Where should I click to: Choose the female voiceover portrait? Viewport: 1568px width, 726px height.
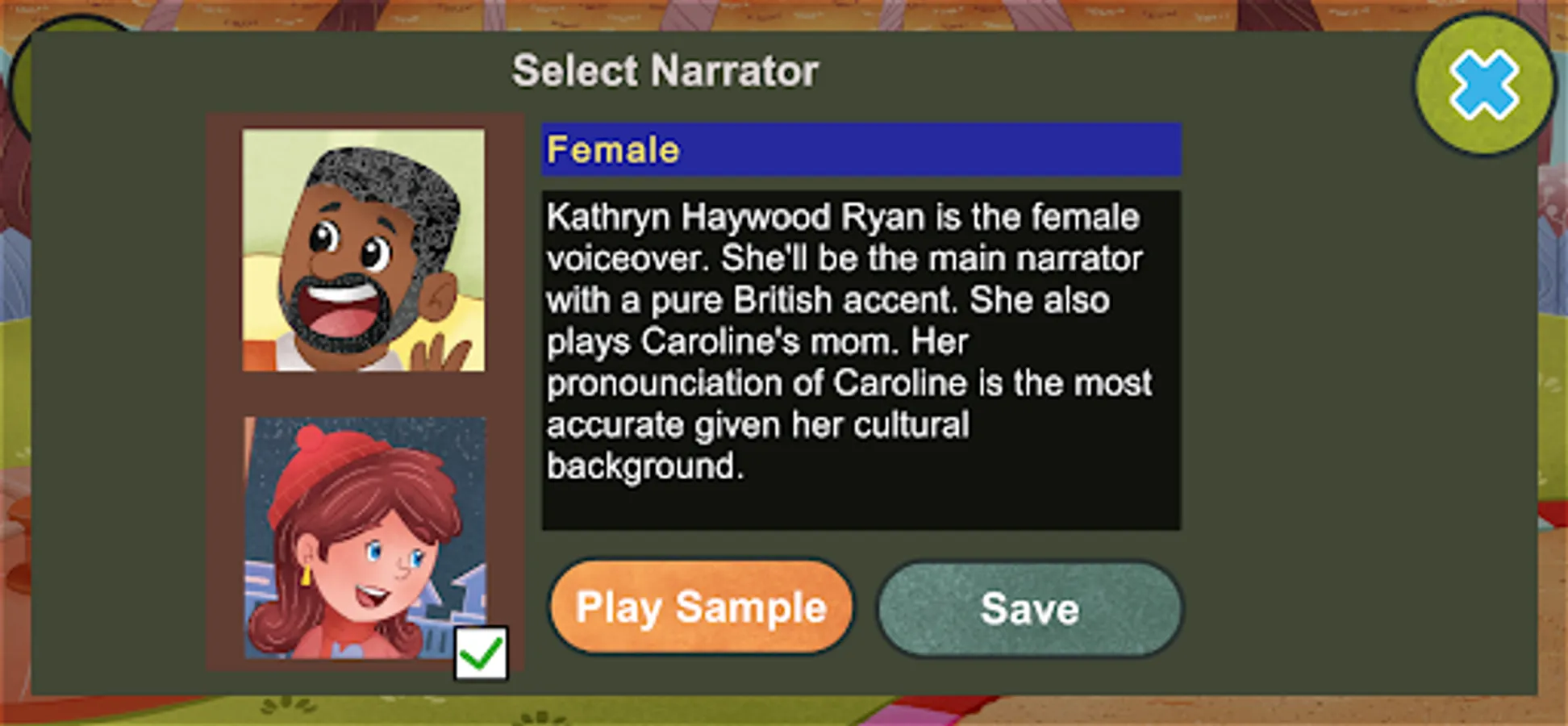tap(365, 536)
